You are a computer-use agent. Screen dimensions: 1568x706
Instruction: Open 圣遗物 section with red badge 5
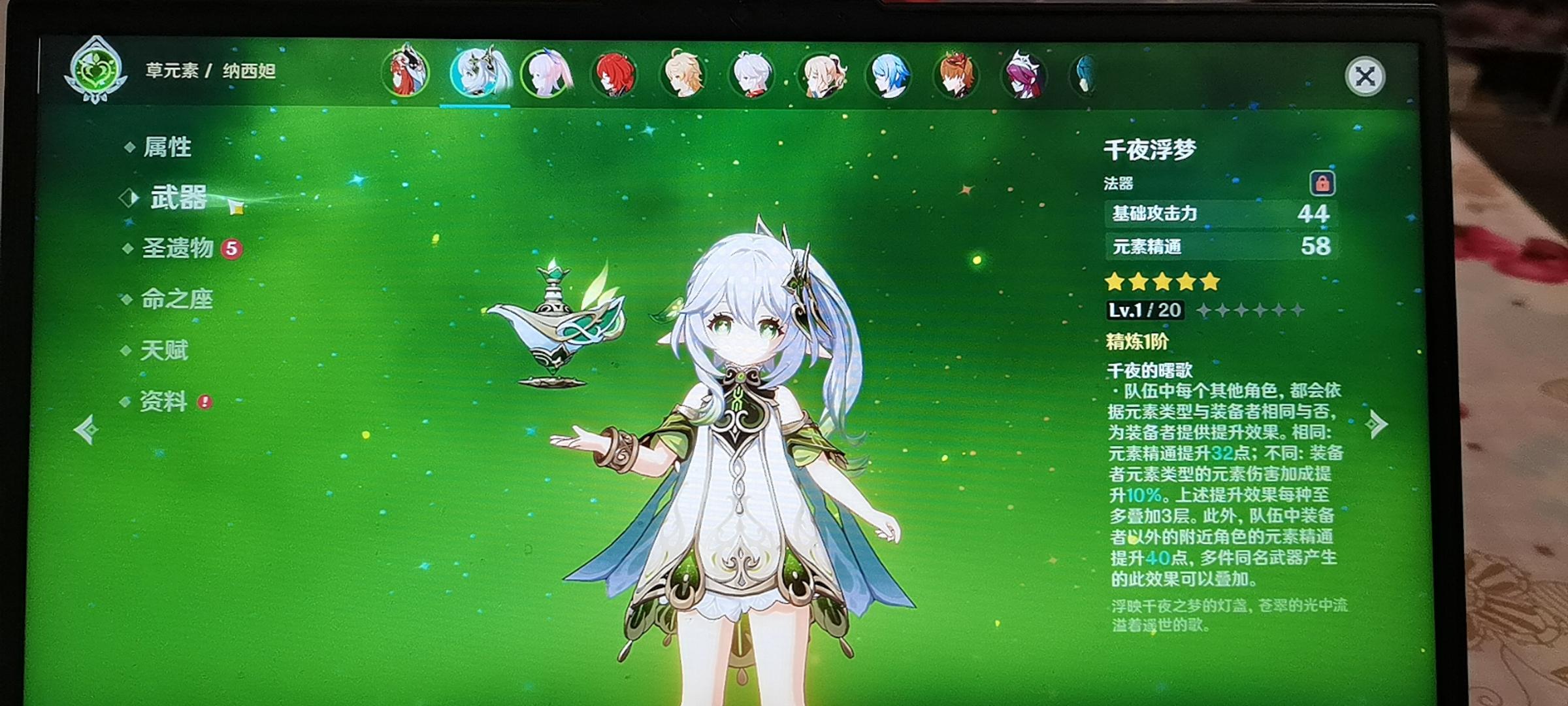click(x=178, y=248)
